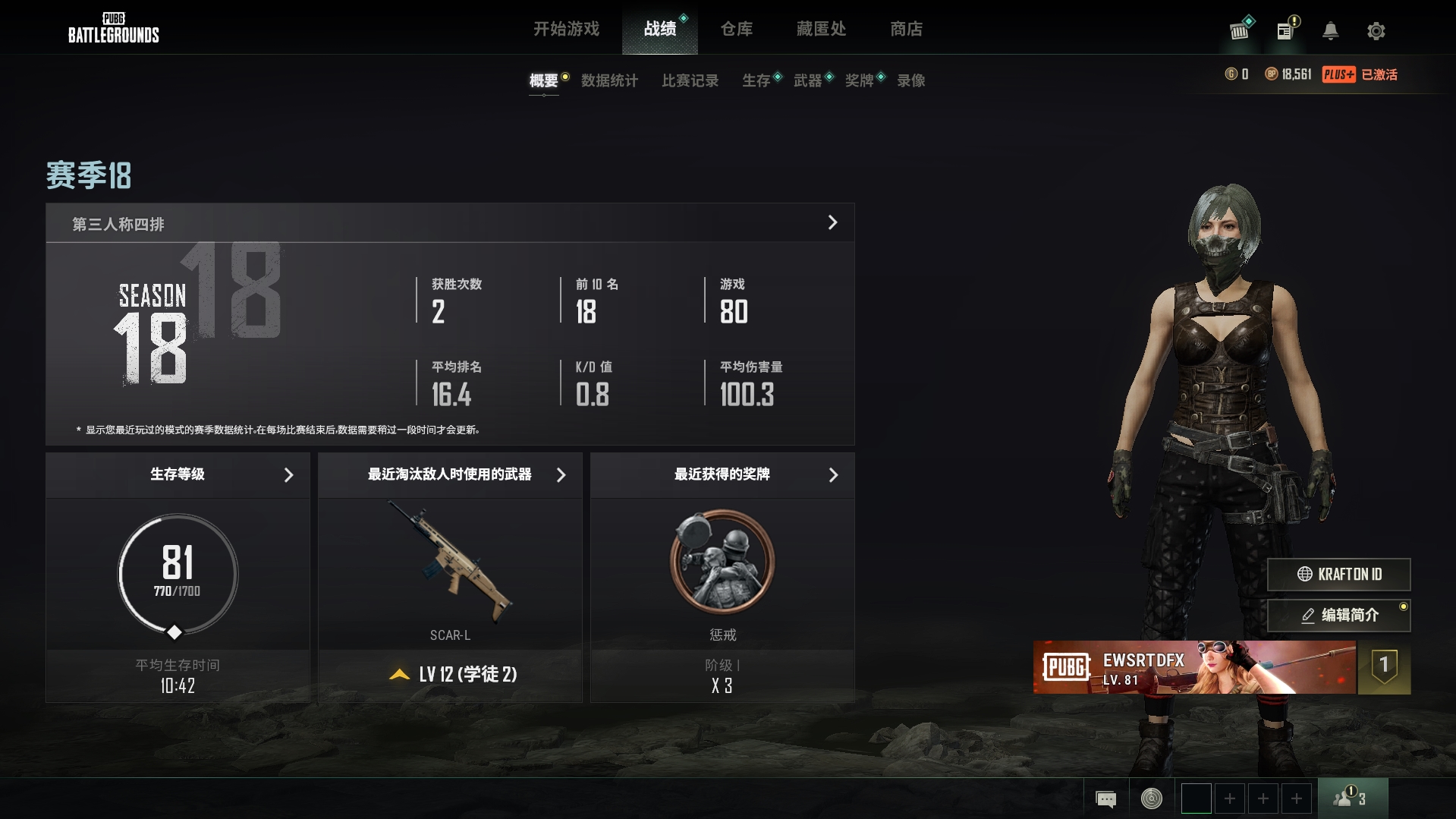
Task: Click the level 81 survival progress ring
Action: pyautogui.click(x=177, y=575)
